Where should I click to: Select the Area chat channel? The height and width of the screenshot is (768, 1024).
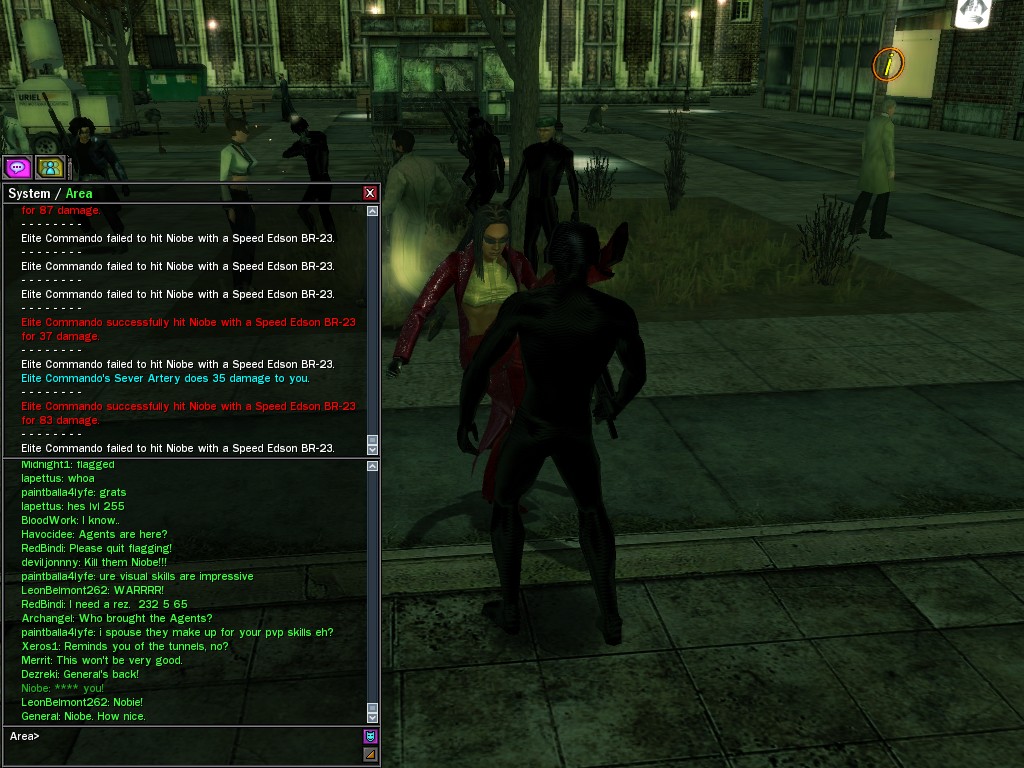click(79, 193)
